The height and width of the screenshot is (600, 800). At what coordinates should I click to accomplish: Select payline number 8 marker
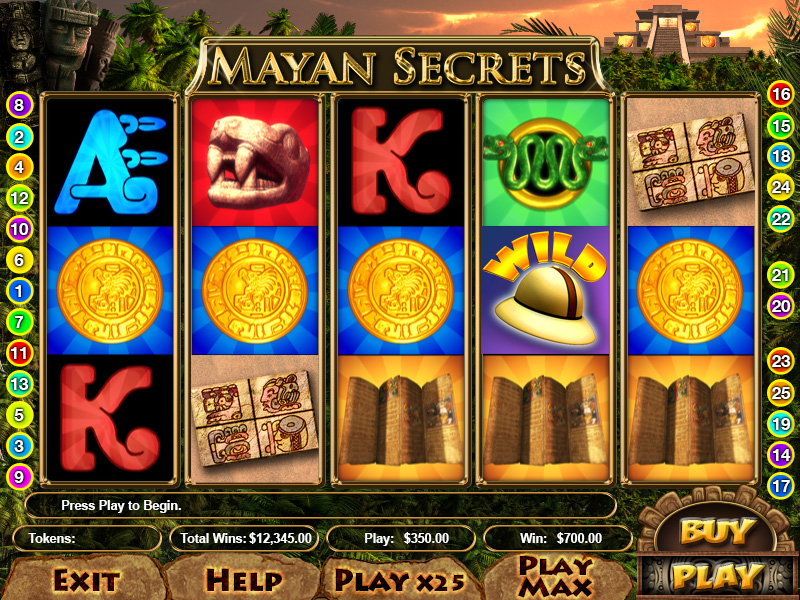(19, 104)
